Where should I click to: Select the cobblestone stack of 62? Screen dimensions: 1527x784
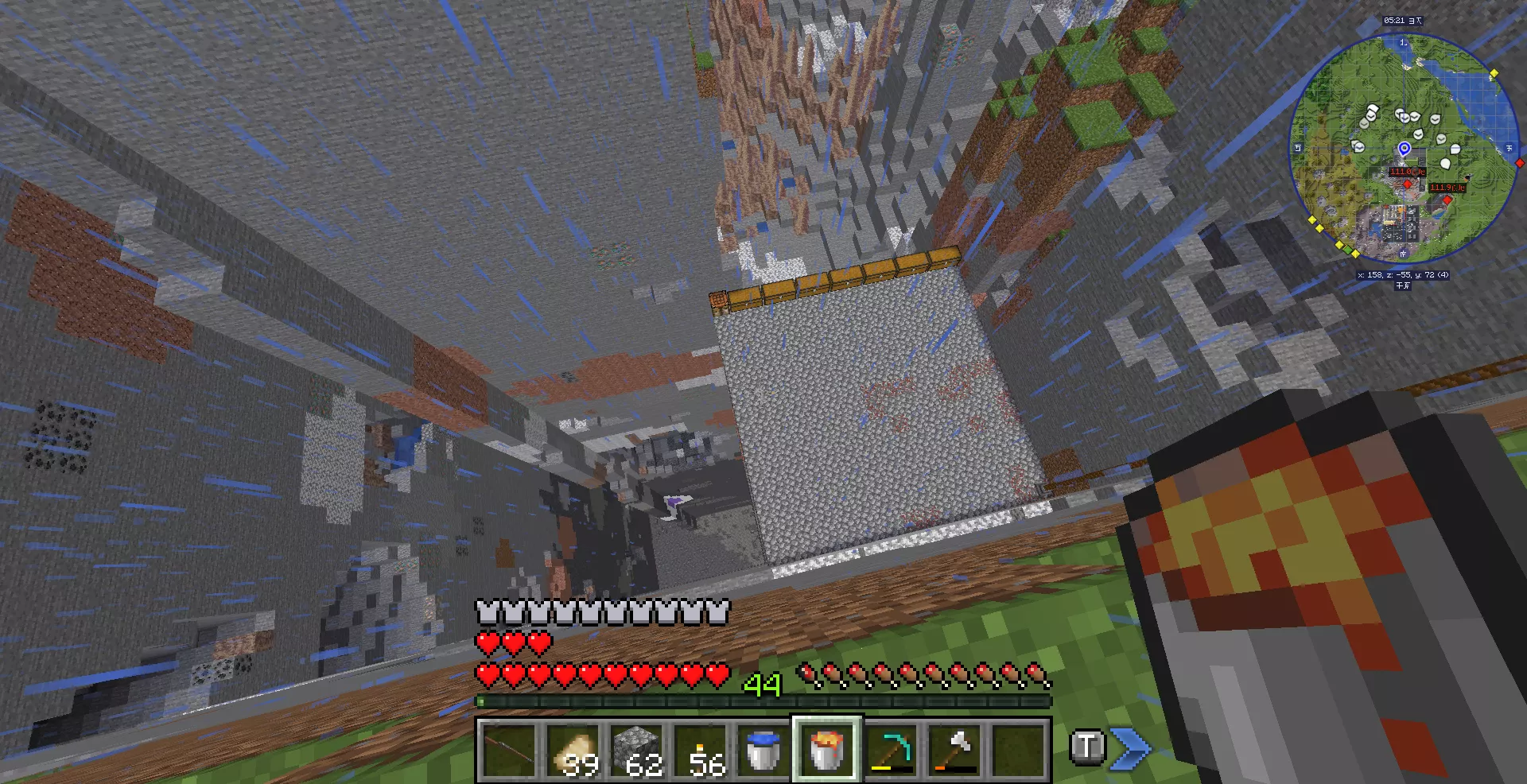[x=636, y=750]
